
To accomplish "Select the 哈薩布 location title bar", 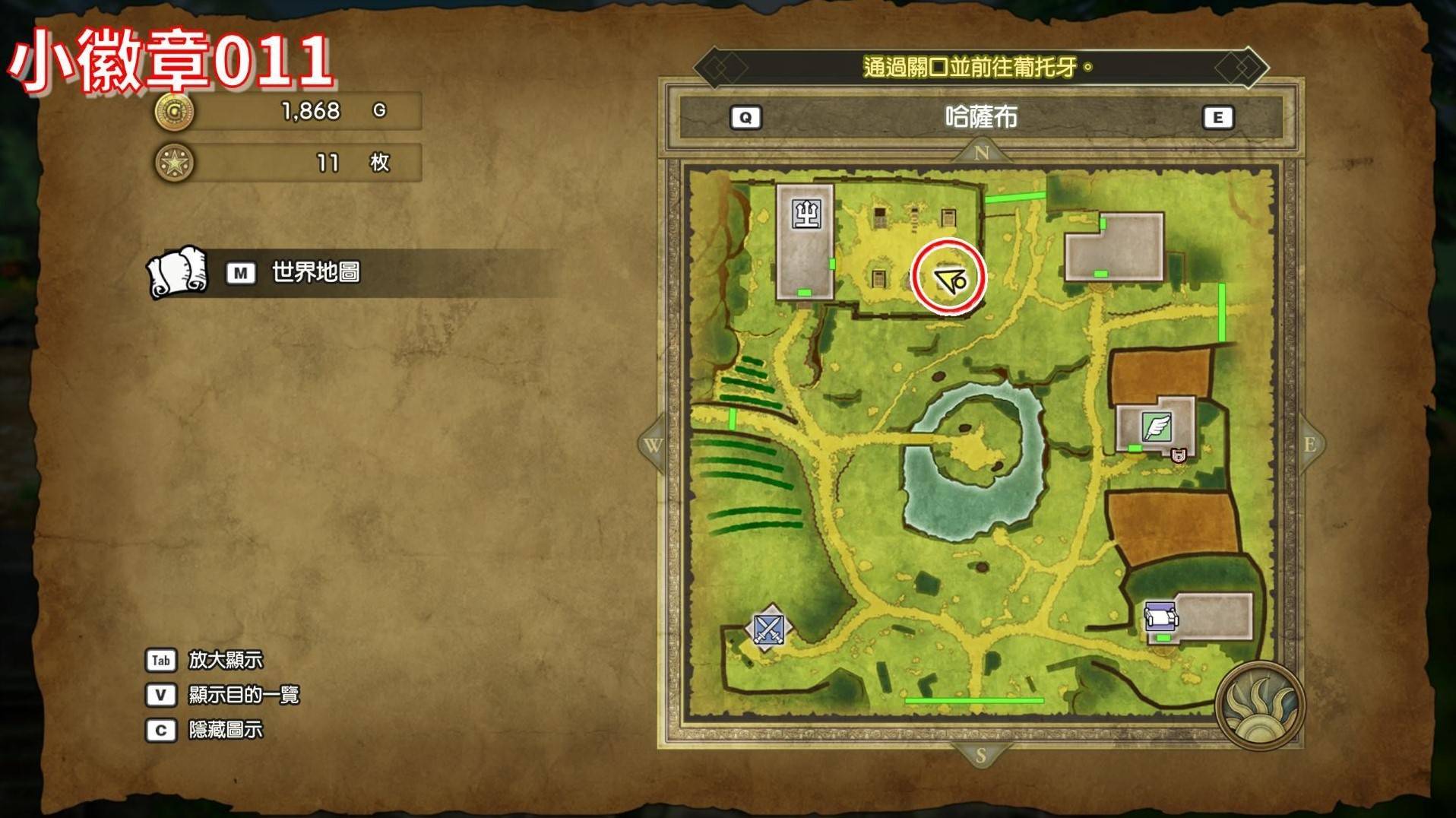I will coord(981,117).
